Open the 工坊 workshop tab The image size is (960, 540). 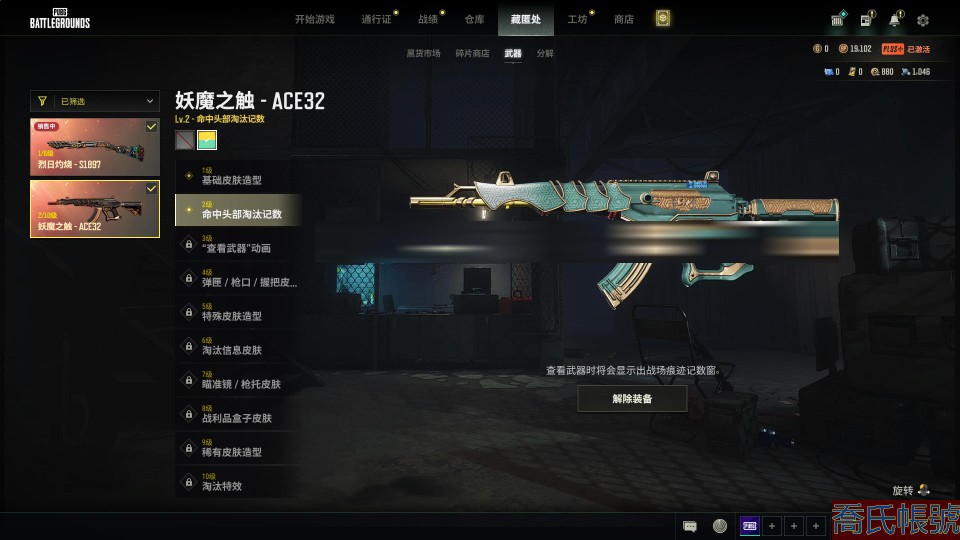(577, 19)
